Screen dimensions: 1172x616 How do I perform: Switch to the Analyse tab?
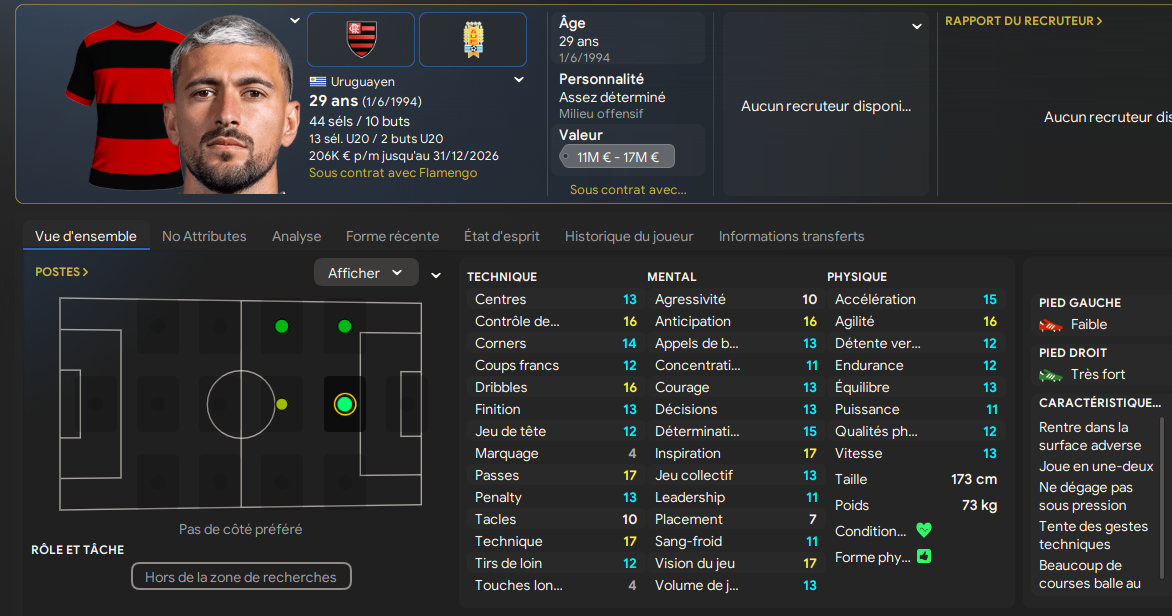[x=297, y=236]
